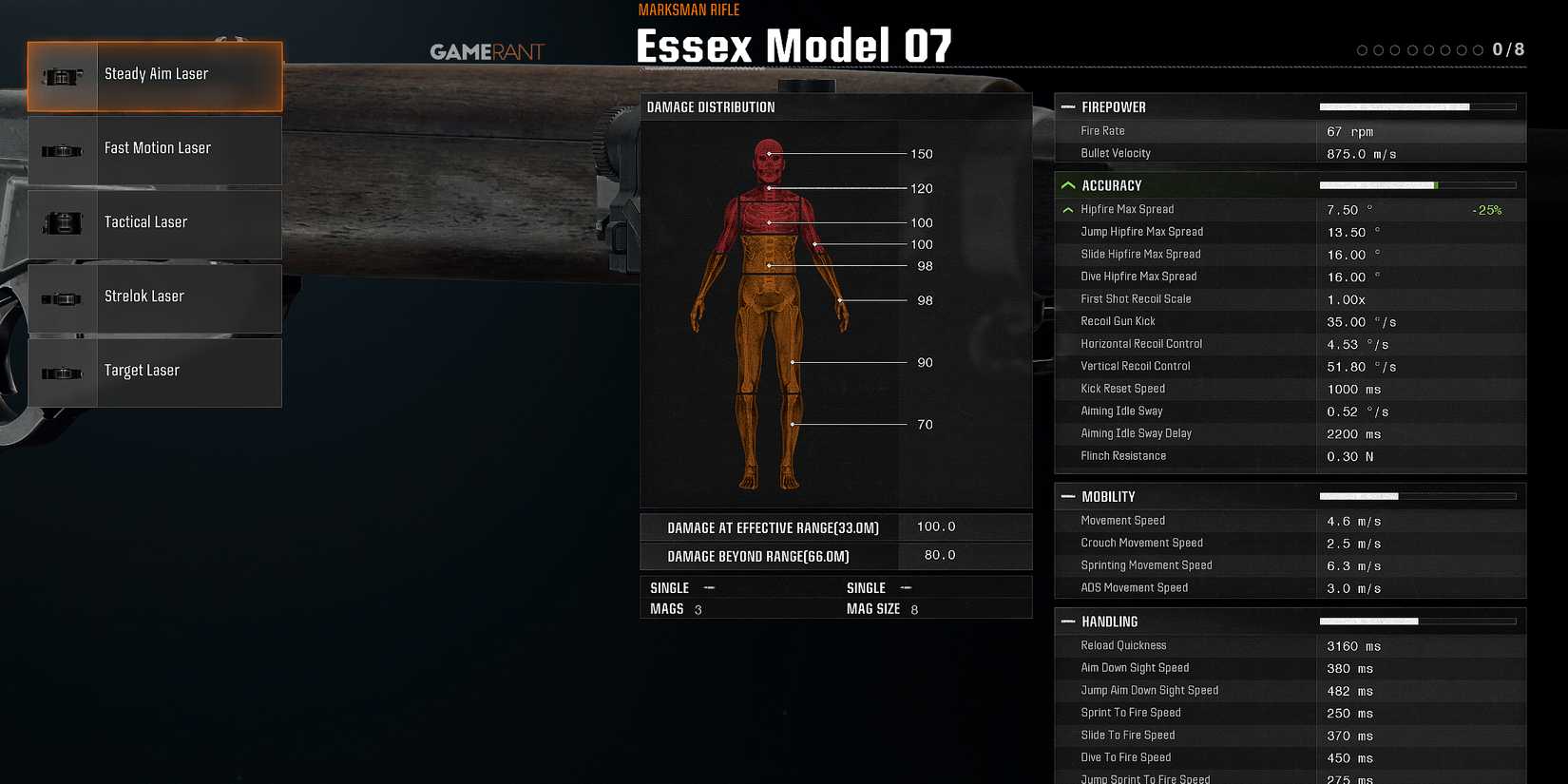Click the -25% Hipfire Spread bonus indicator

point(1489,209)
